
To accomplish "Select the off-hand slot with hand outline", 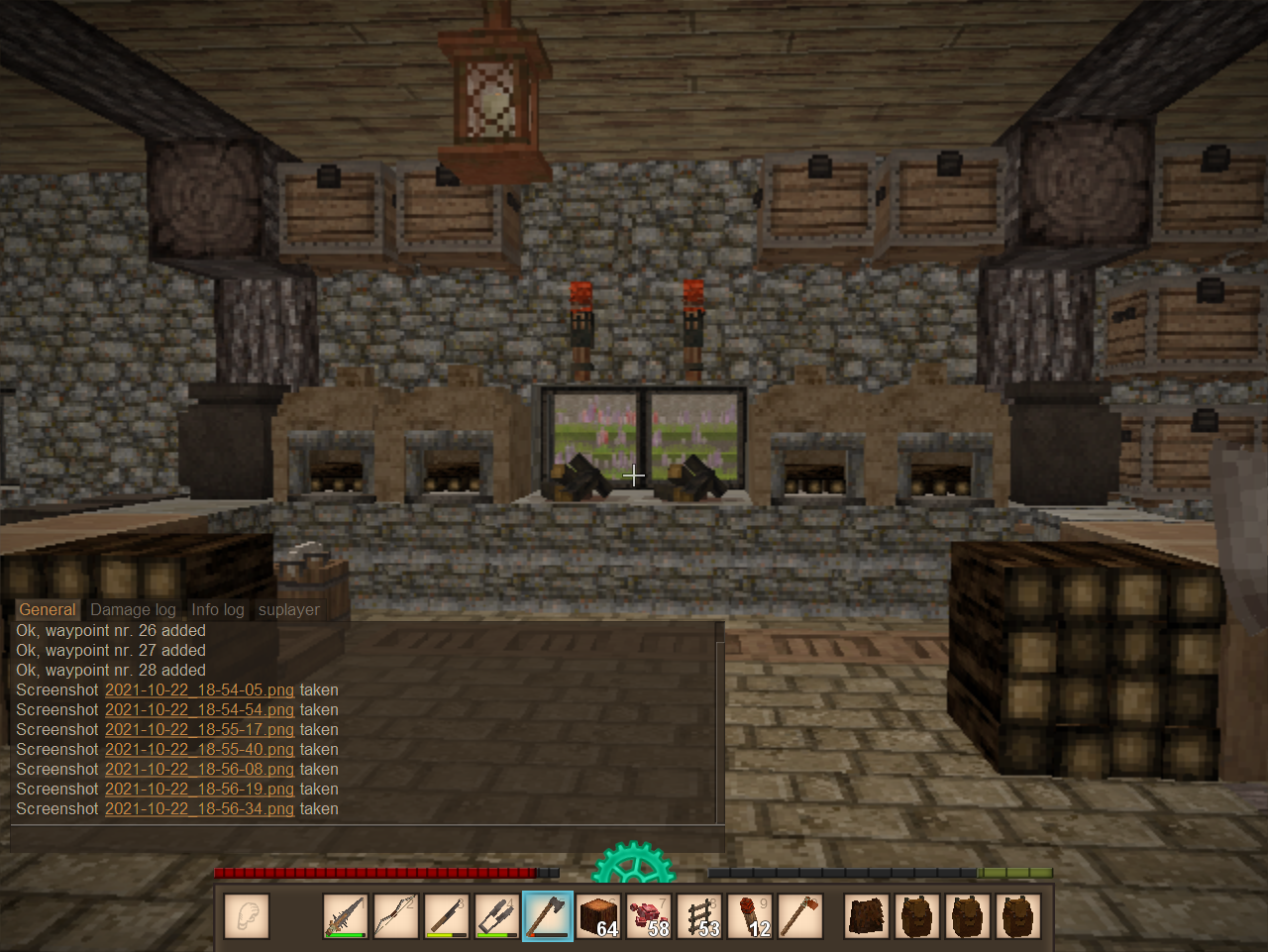I will tap(247, 915).
